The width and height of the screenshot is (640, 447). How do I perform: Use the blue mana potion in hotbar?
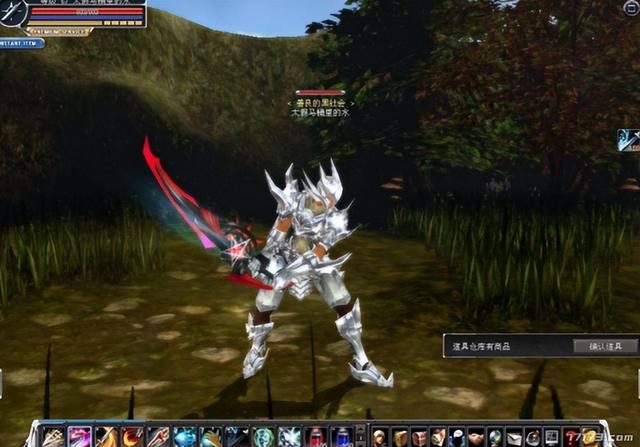coord(341,437)
